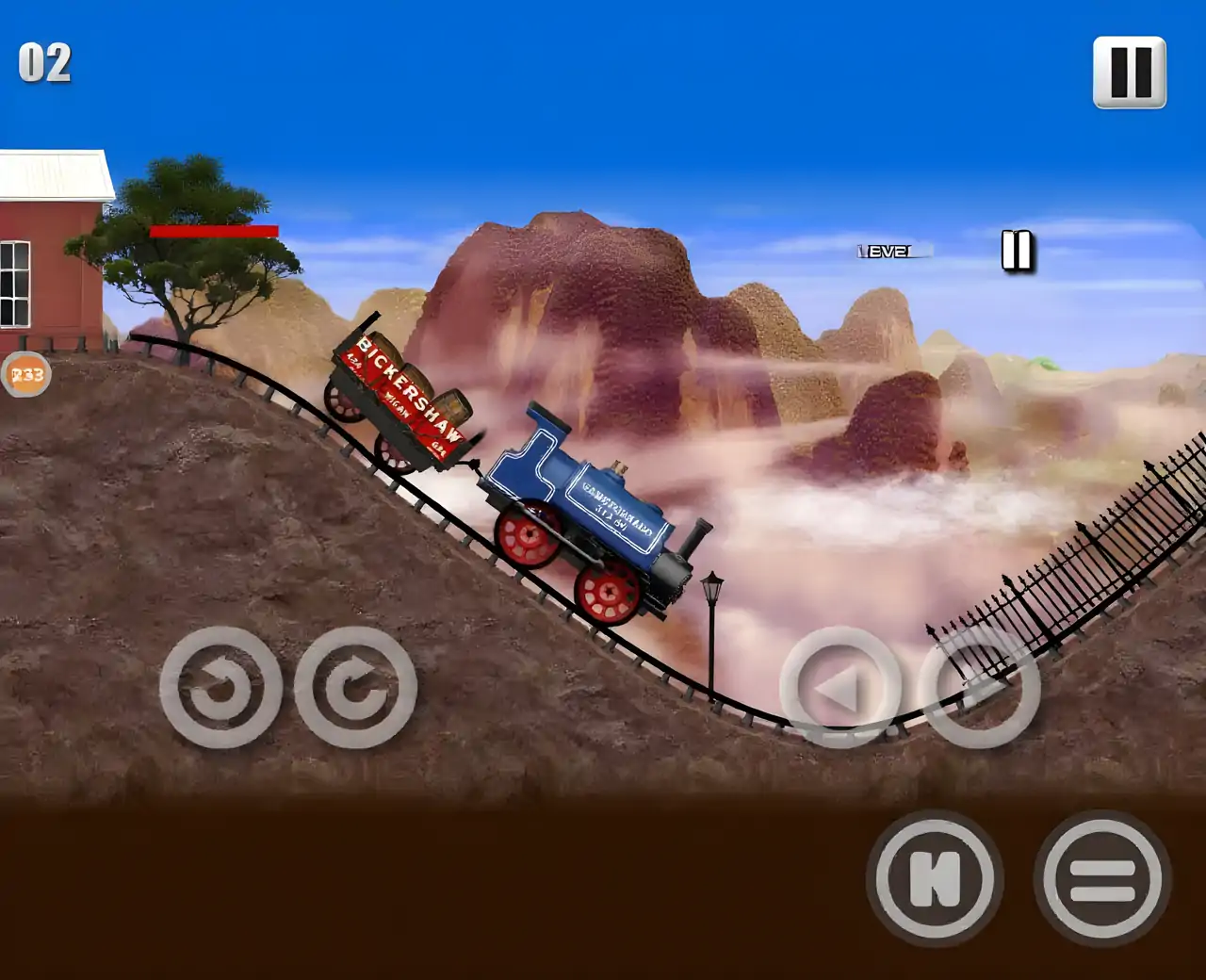Image resolution: width=1206 pixels, height=980 pixels.
Task: Reverse the train with the left arrow
Action: (839, 687)
